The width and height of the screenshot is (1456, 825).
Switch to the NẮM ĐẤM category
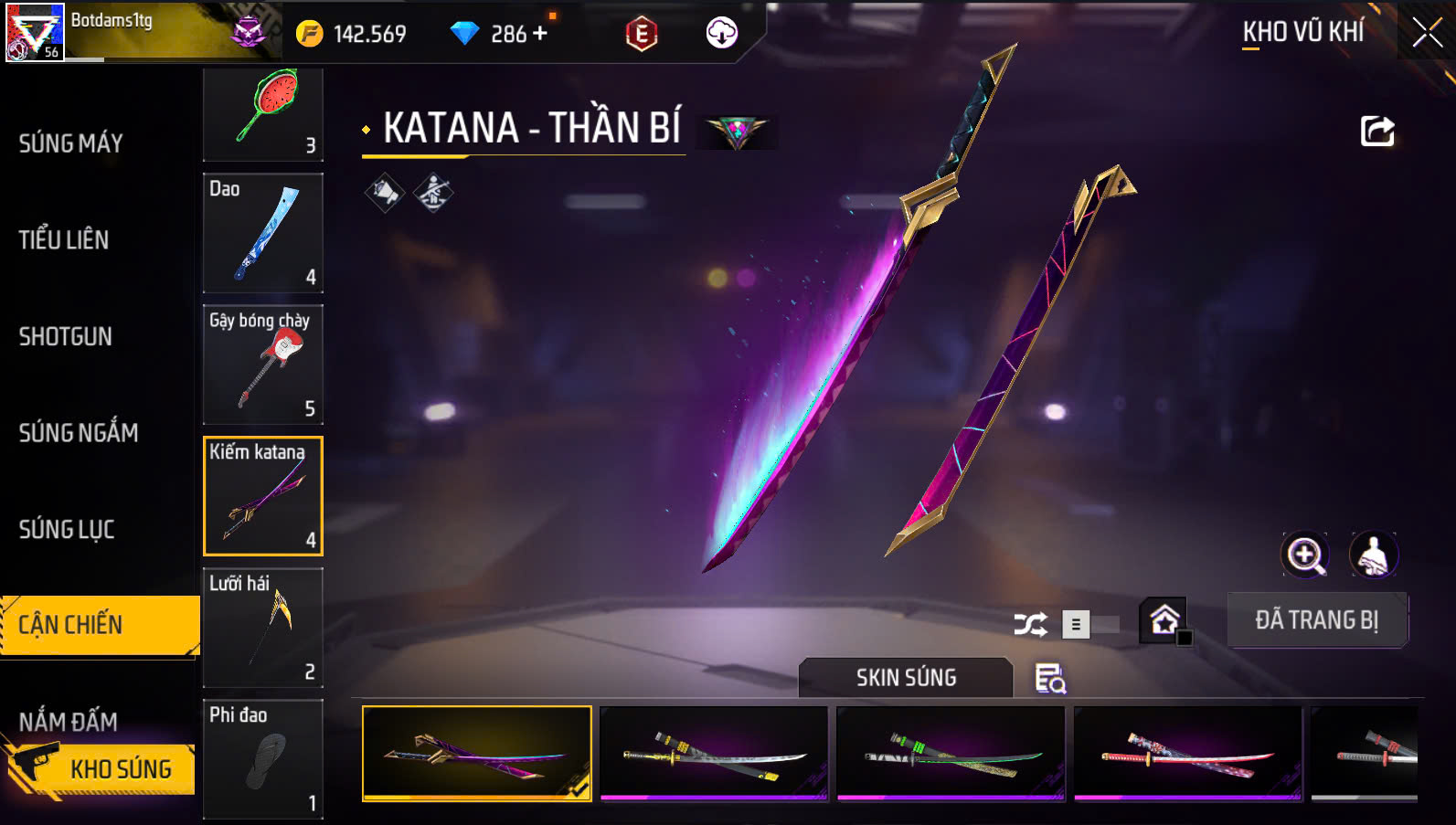[x=69, y=722]
